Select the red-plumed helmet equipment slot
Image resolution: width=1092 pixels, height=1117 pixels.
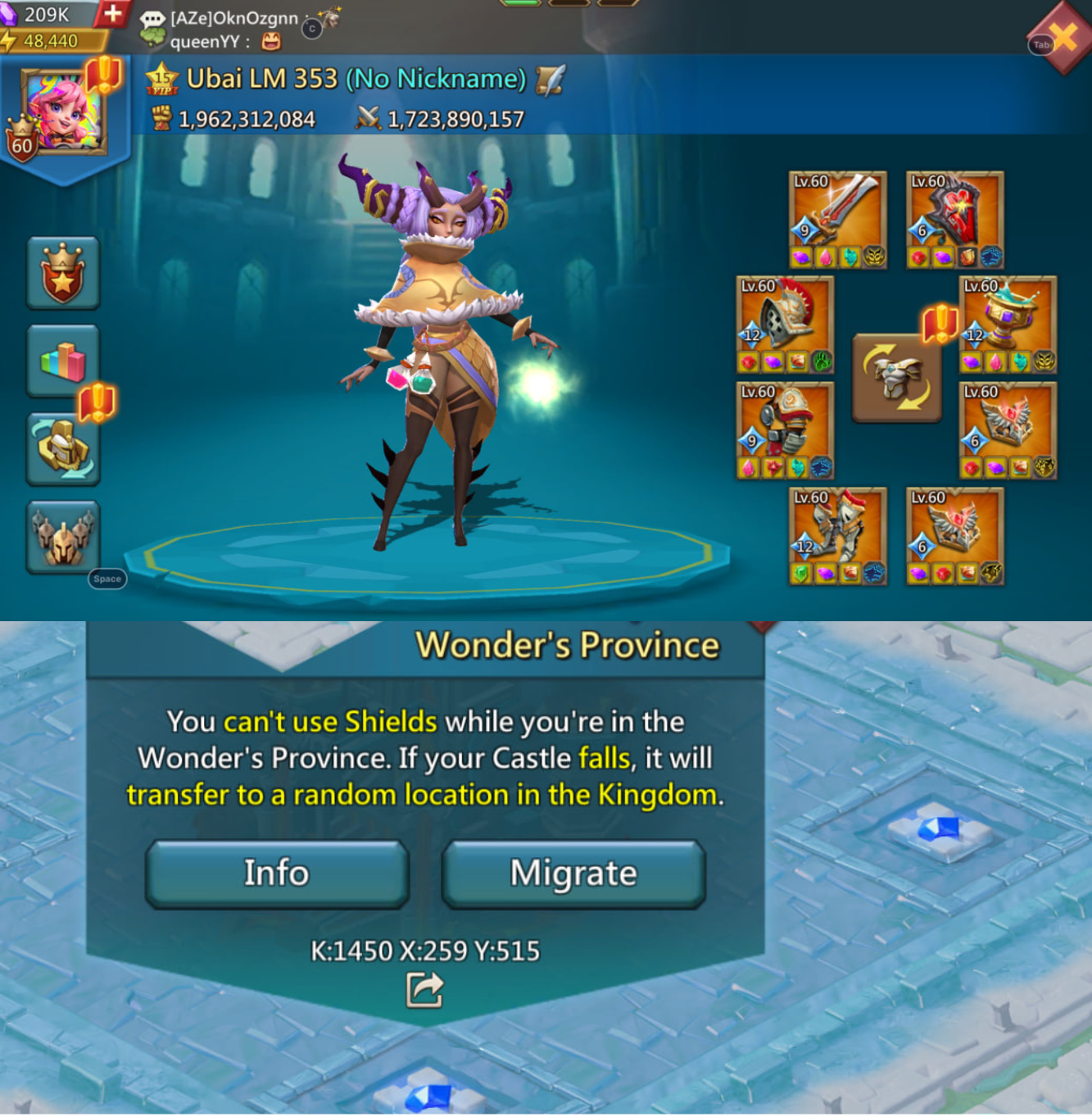click(785, 325)
